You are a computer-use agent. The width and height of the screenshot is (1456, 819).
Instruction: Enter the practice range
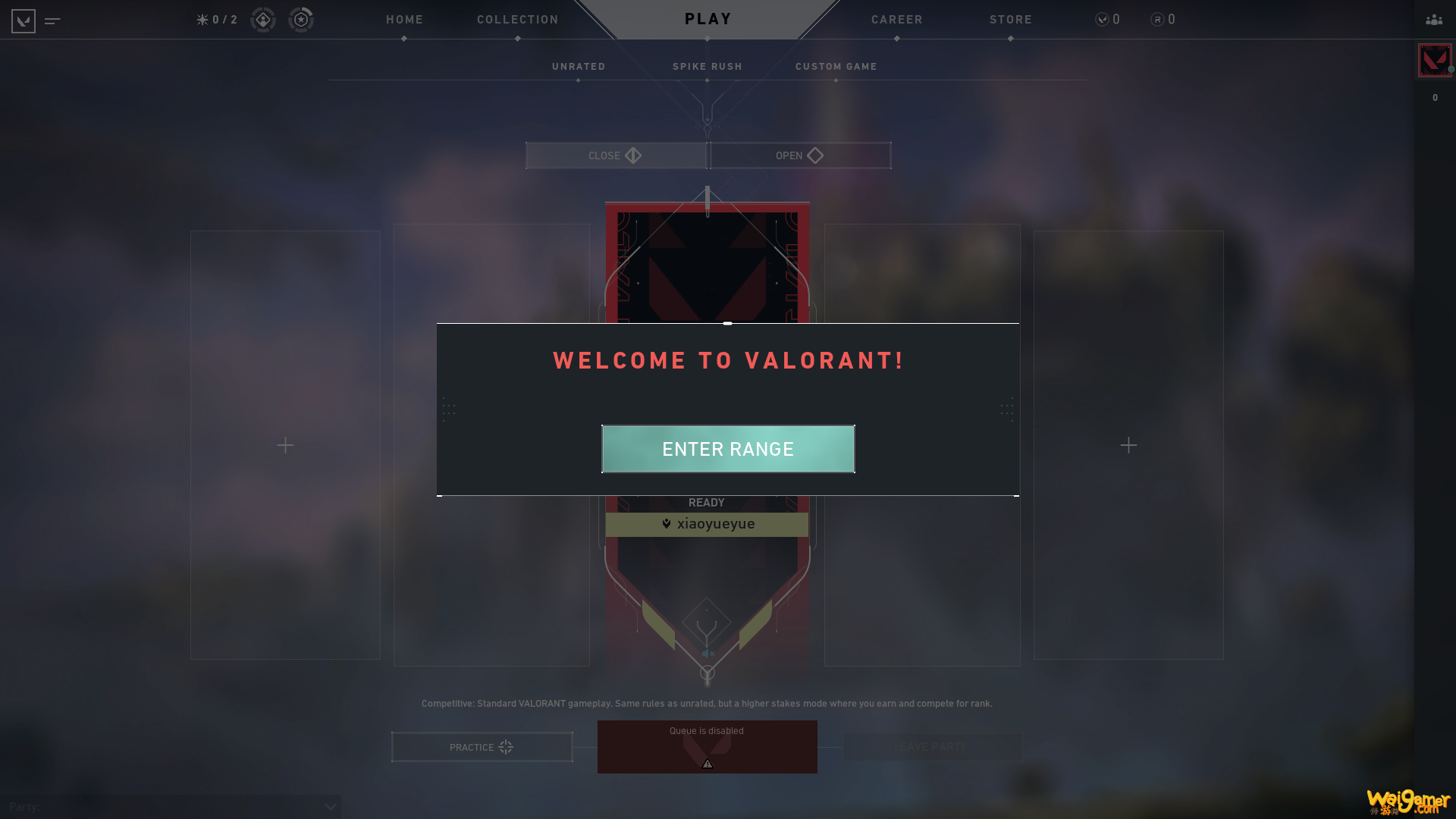tap(728, 449)
